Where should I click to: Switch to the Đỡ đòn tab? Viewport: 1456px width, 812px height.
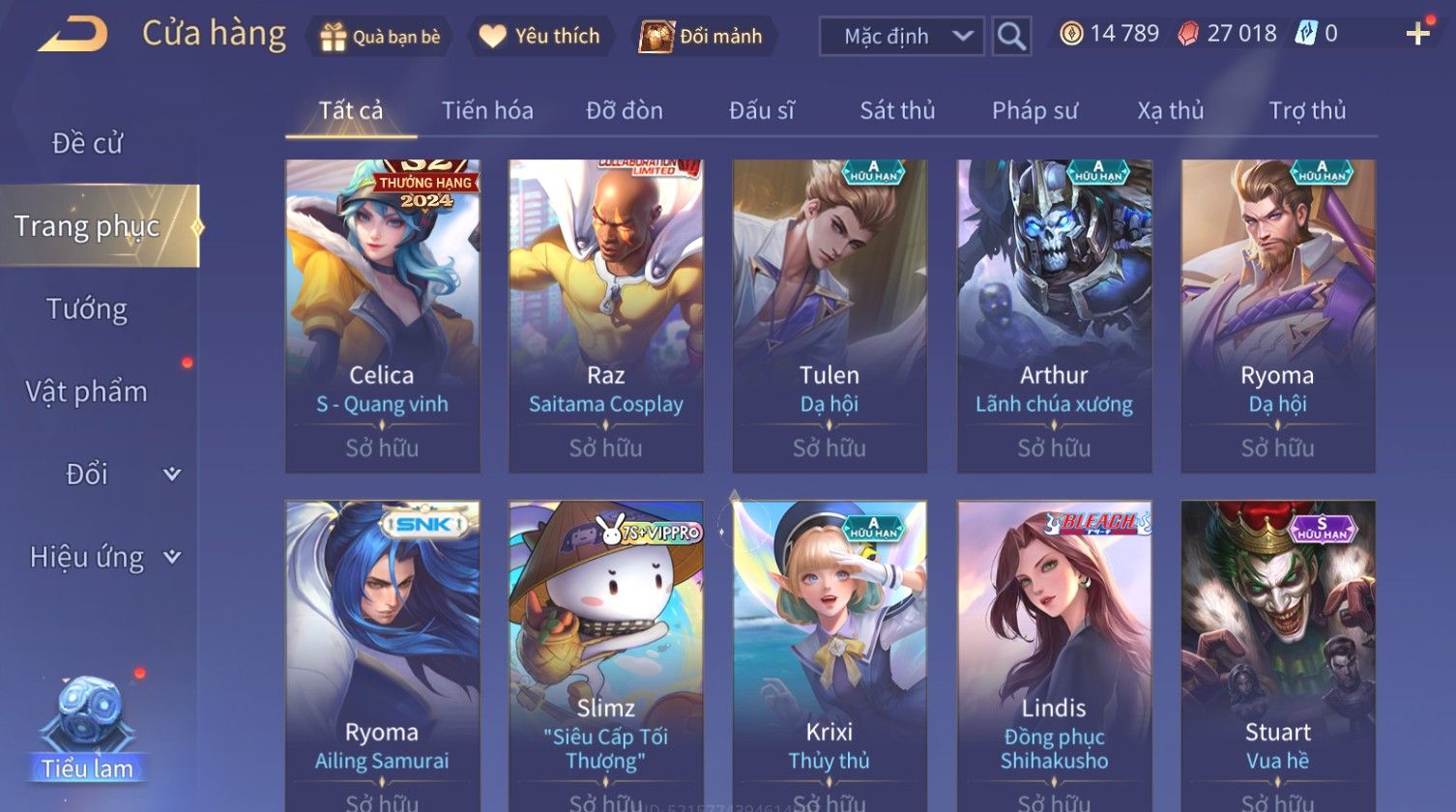(x=625, y=111)
